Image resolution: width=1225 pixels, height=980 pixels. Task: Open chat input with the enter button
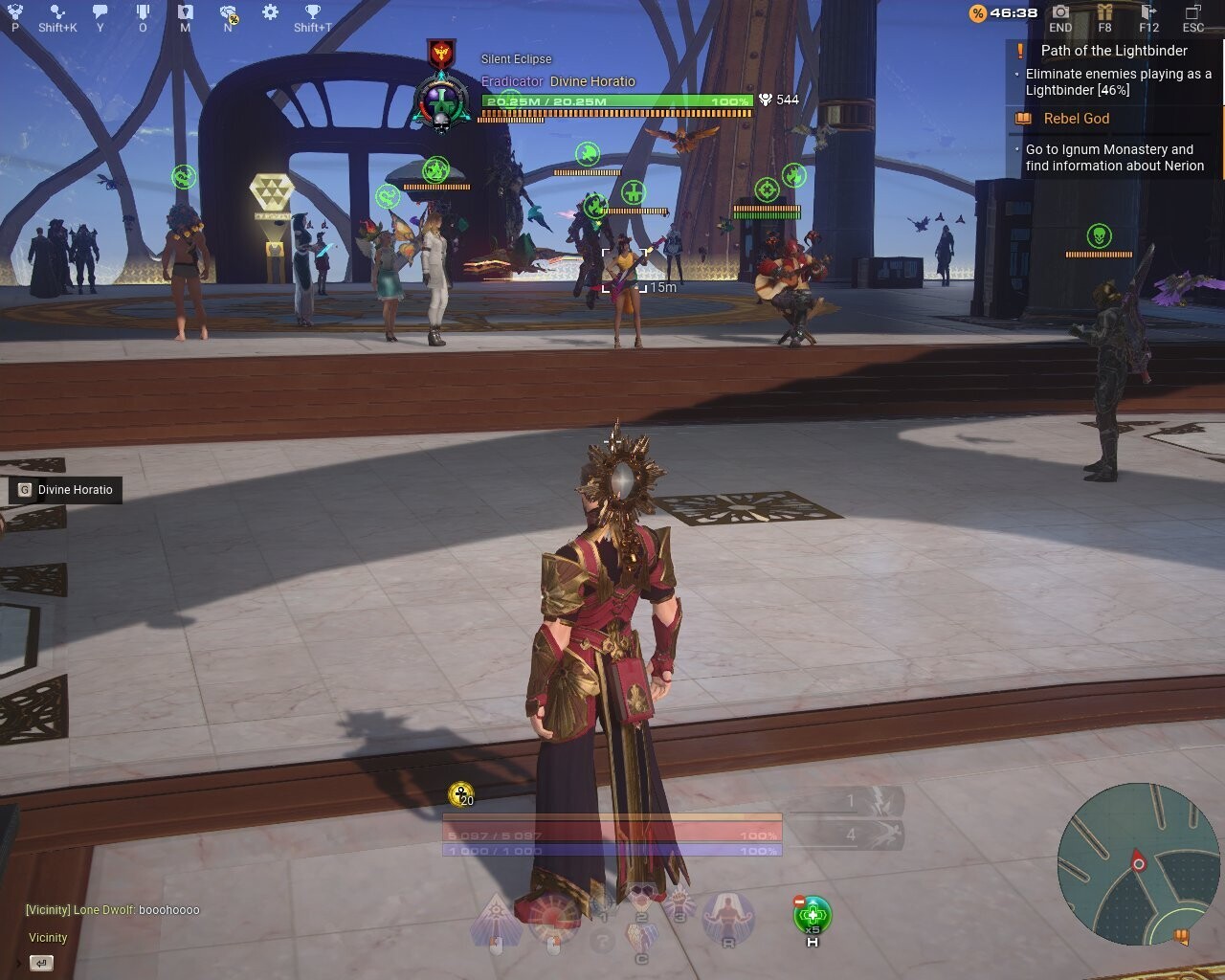pos(41,963)
